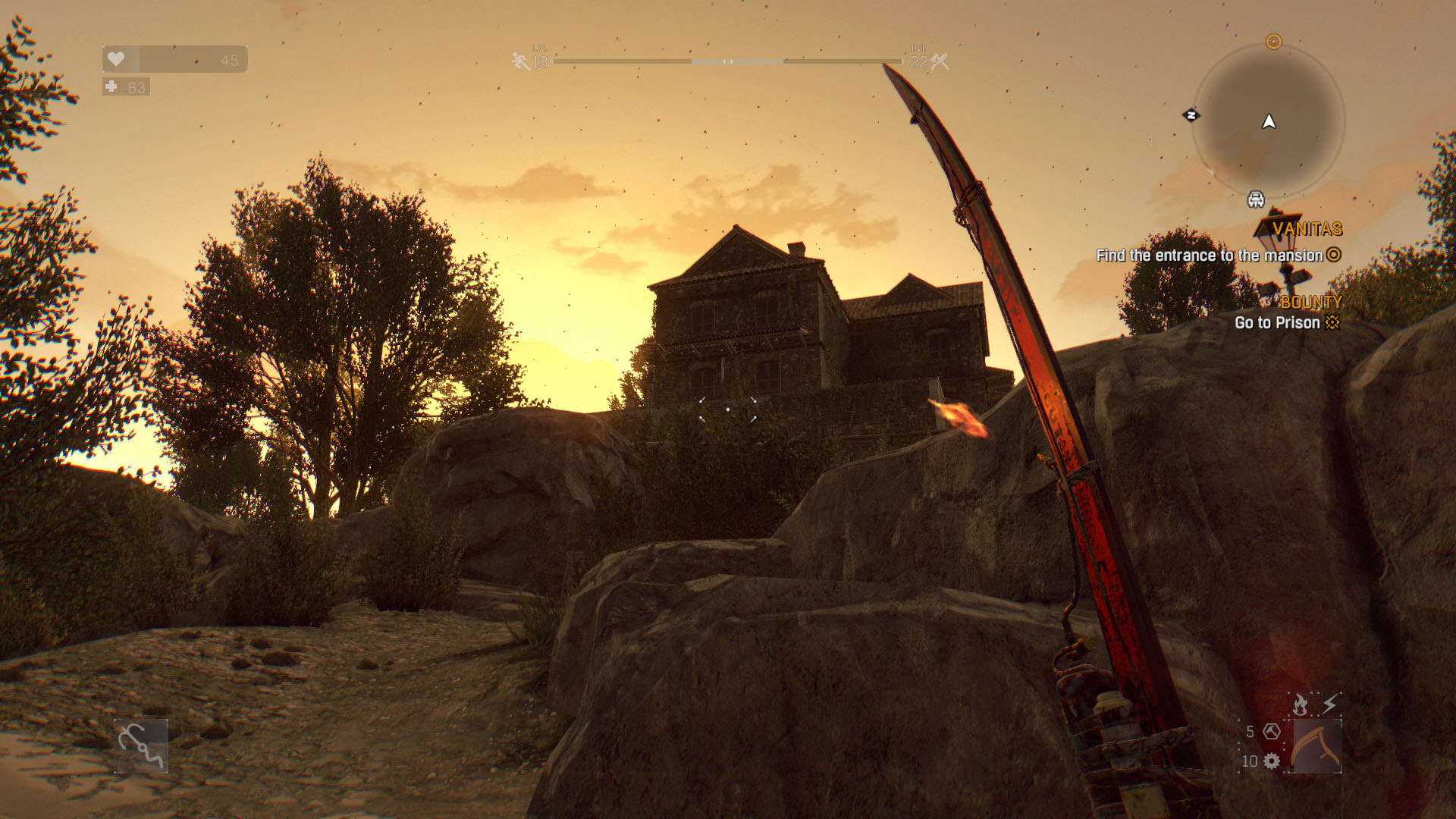Click the buggy vehicle marker on minimap
Image resolution: width=1456 pixels, height=819 pixels.
pos(1256,199)
